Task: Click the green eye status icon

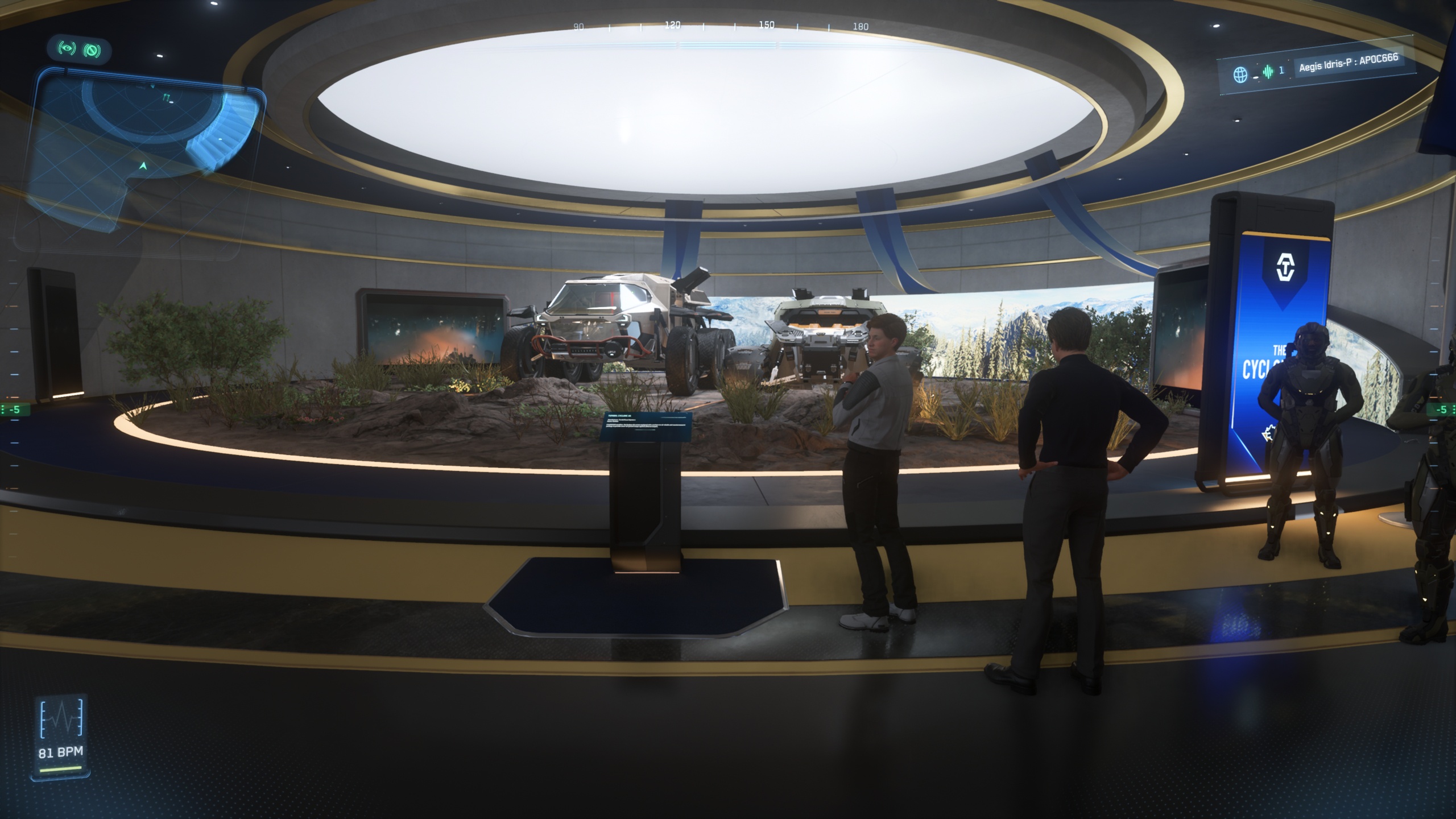Action: click(68, 49)
